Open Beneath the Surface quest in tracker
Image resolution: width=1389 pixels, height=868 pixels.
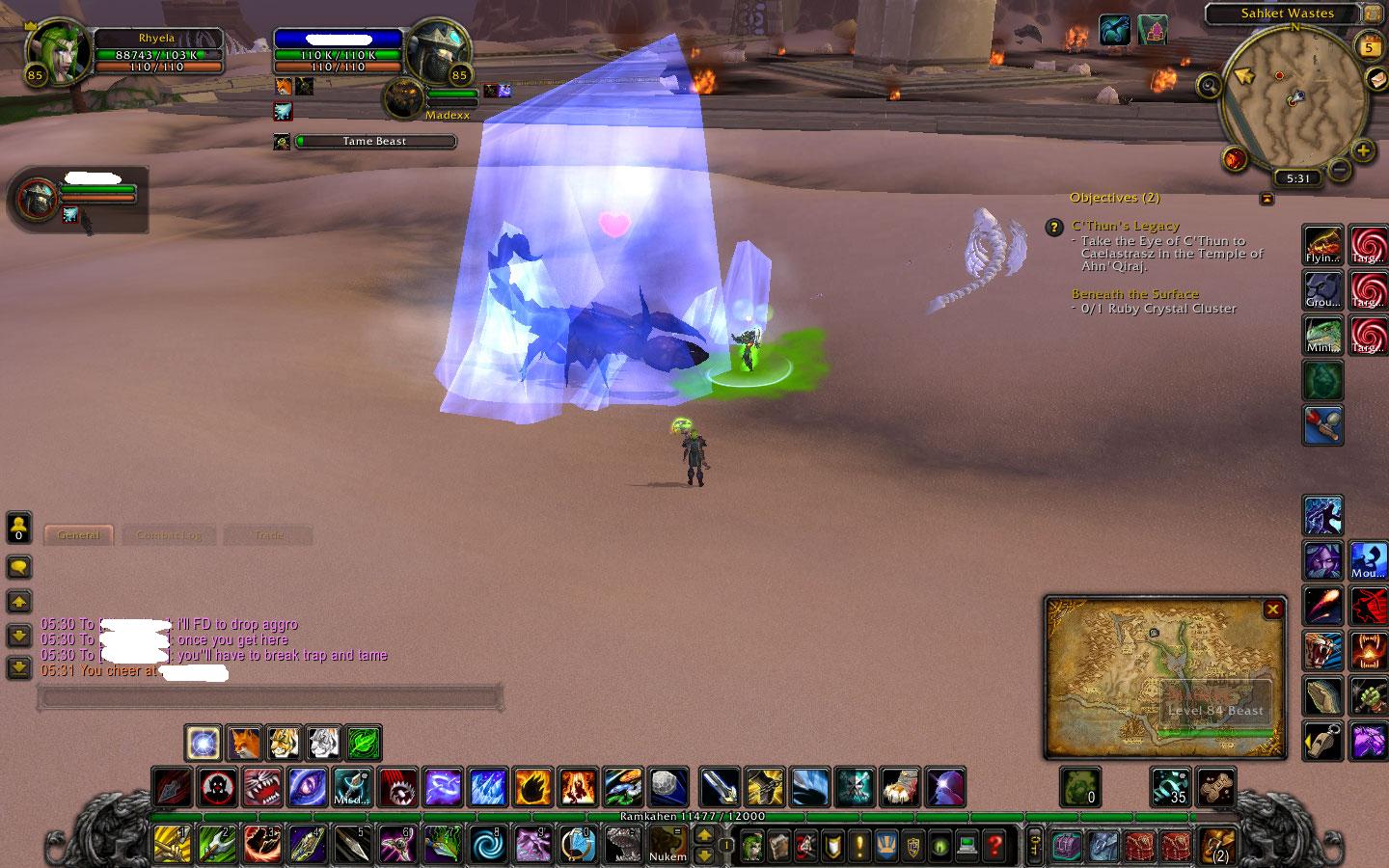click(1134, 294)
